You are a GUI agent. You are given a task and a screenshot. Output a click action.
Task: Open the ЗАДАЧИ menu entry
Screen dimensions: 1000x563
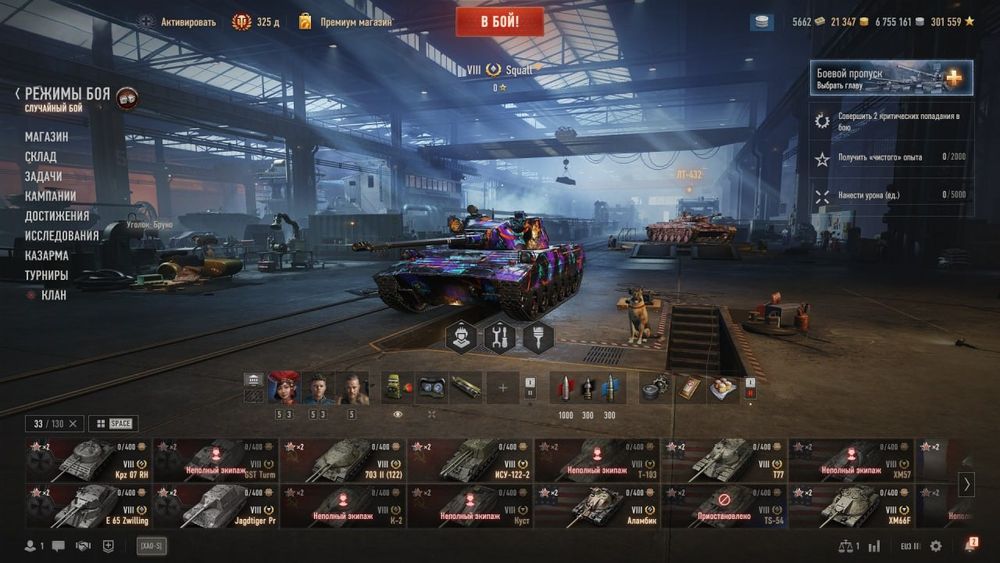click(43, 176)
